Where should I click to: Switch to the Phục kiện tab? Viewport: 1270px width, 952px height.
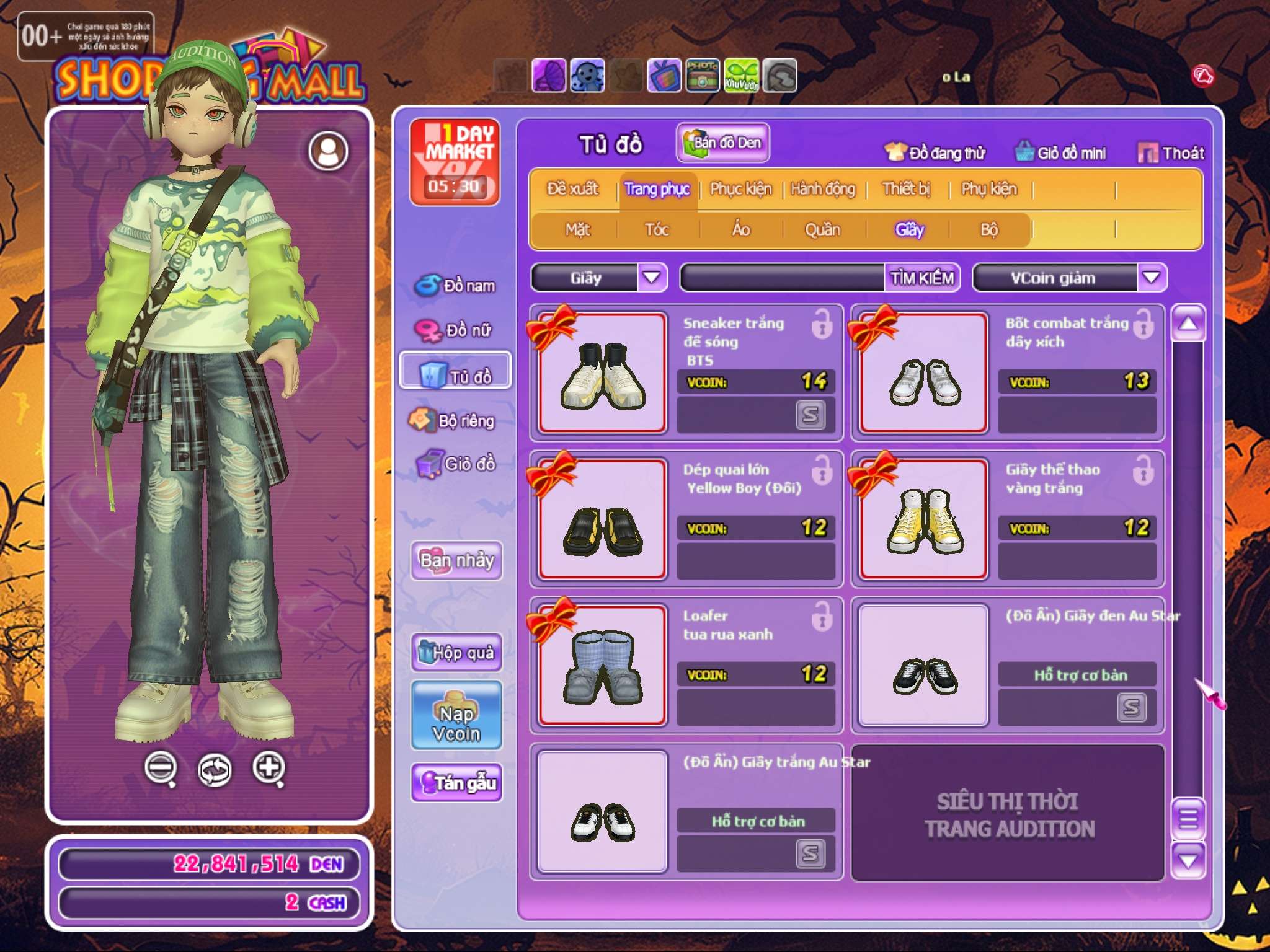[740, 189]
